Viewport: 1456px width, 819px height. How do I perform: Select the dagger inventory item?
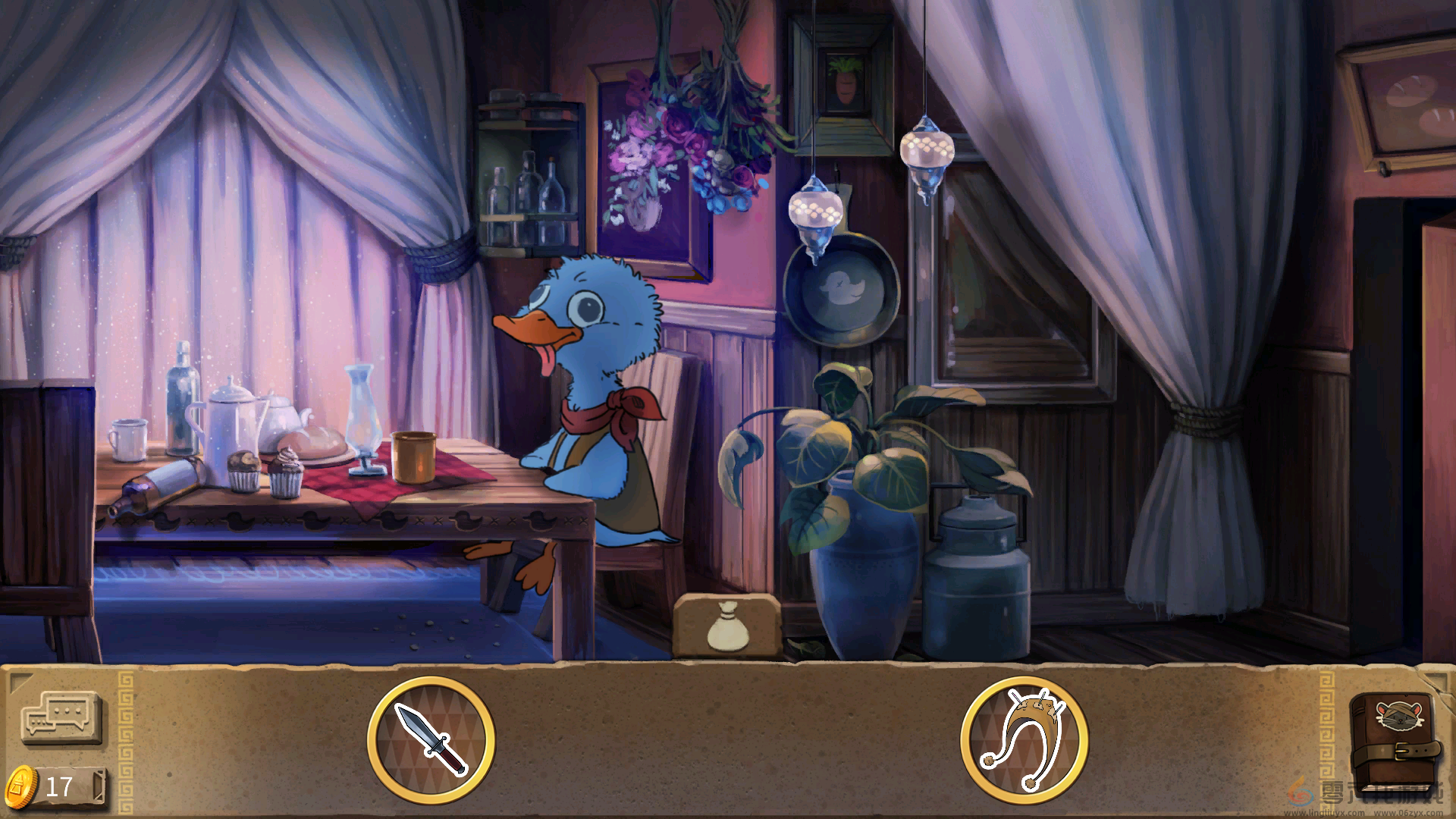pyautogui.click(x=431, y=739)
